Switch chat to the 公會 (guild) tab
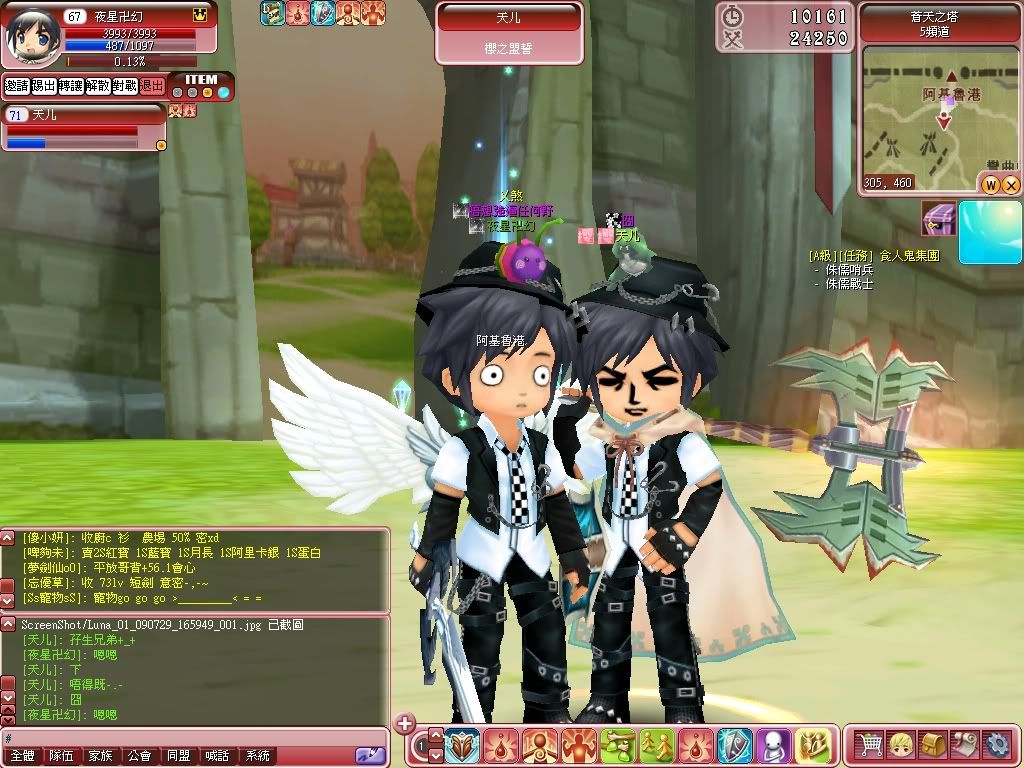This screenshot has height=768, width=1024. pos(139,757)
